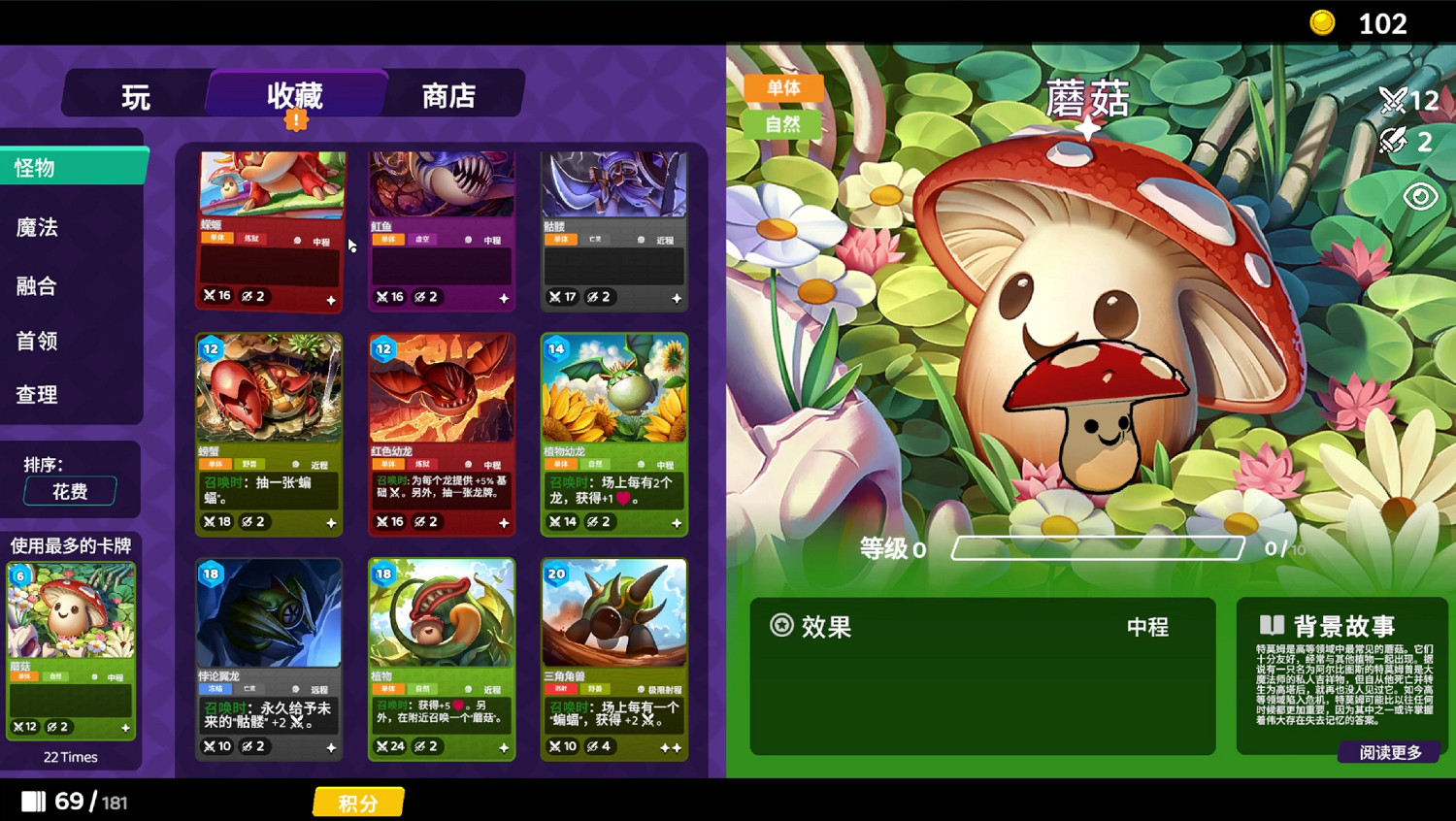Click the crossed swords attack stat icon
The image size is (1456, 821).
coord(1392,100)
